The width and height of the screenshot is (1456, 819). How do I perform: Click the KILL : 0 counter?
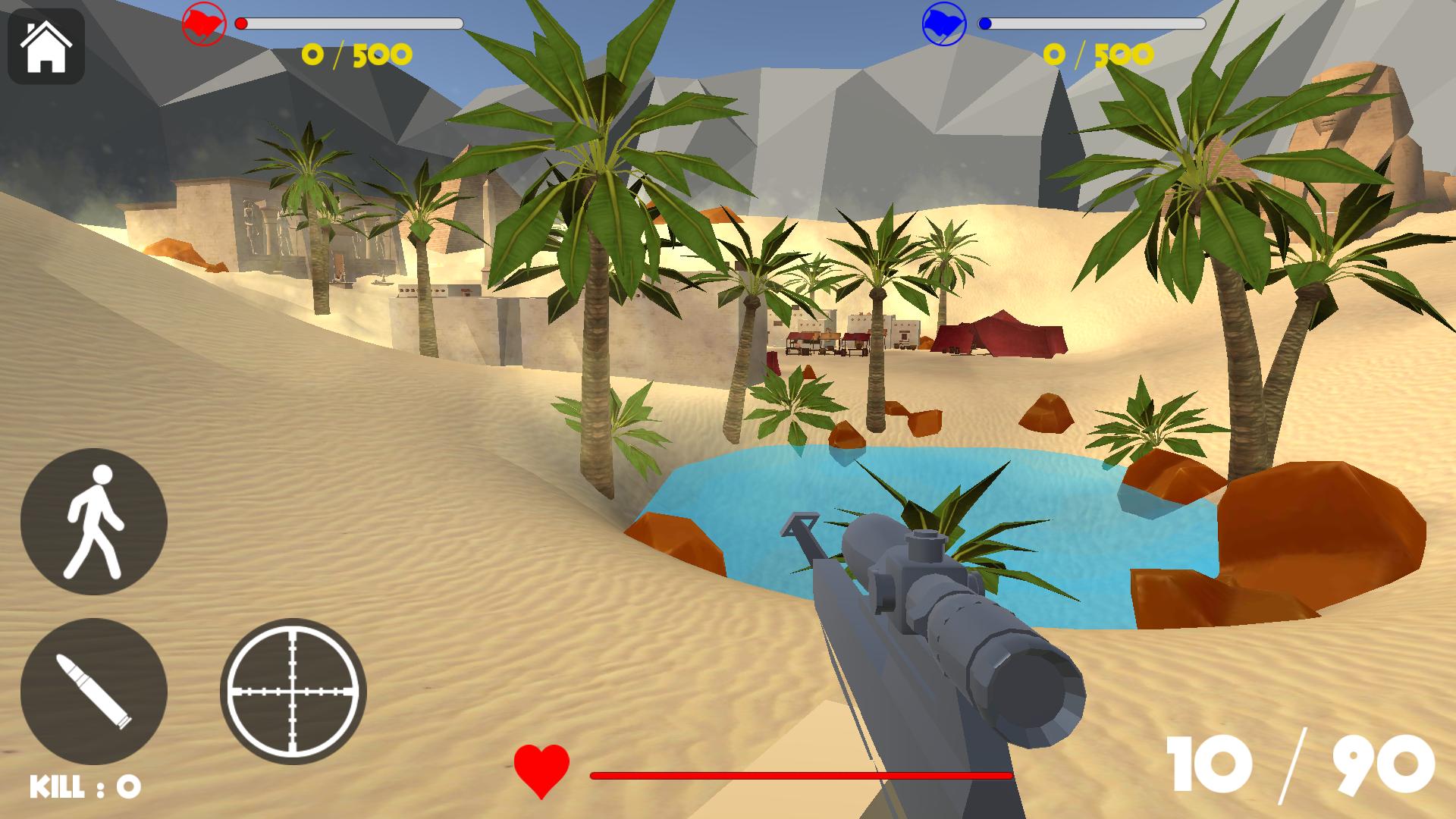click(83, 787)
